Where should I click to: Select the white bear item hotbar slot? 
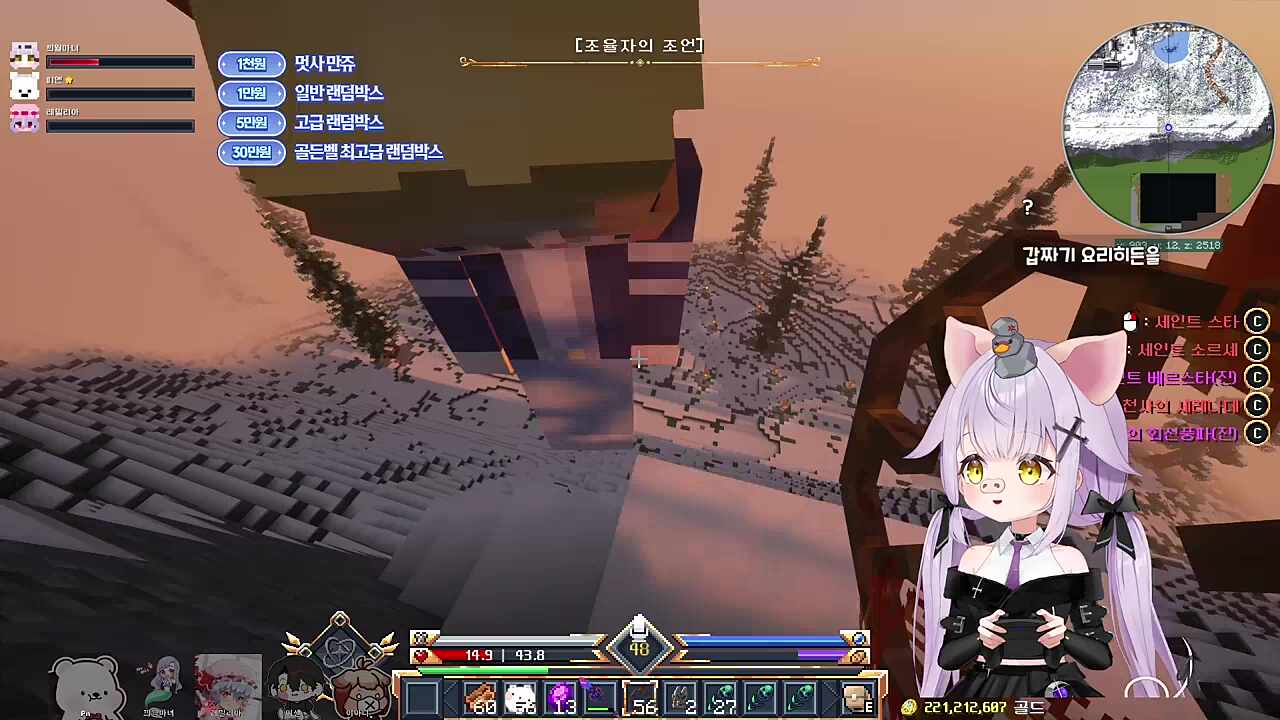point(521,698)
